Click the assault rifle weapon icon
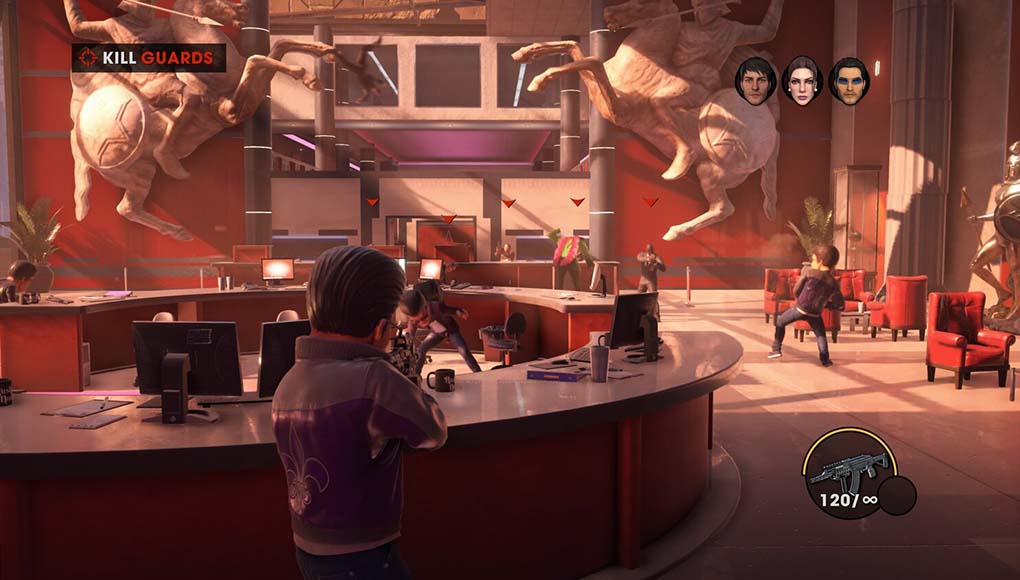 coord(847,467)
